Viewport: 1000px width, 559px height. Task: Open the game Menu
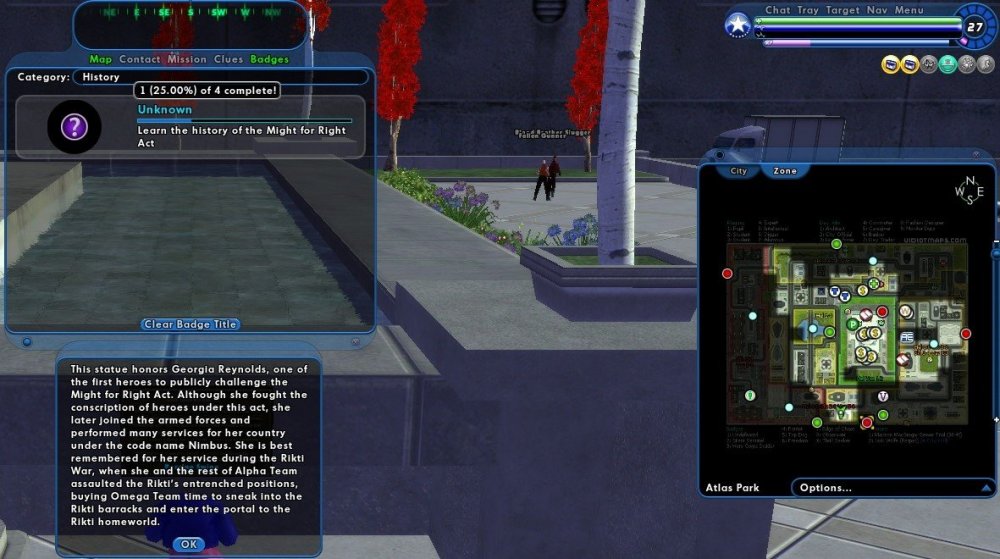909,10
